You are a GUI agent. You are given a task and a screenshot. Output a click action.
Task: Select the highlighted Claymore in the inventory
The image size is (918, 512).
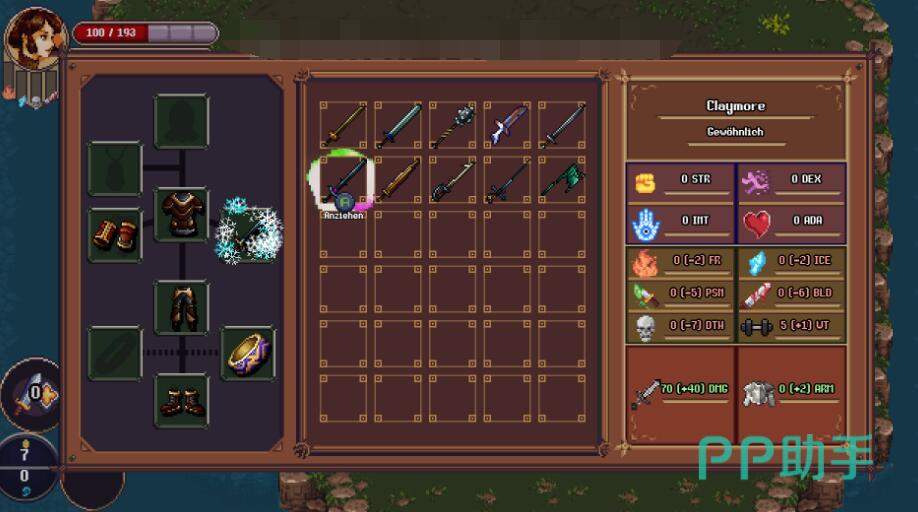[x=343, y=179]
